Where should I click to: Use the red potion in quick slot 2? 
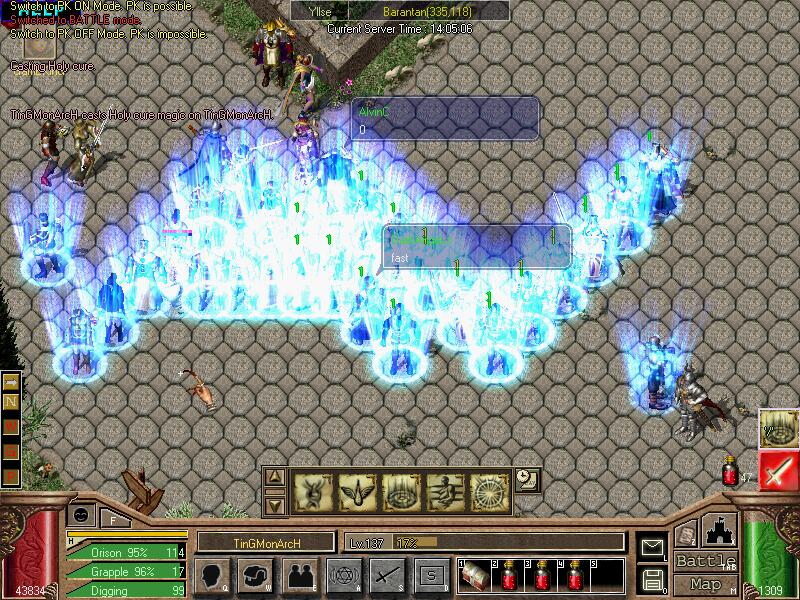pos(508,575)
